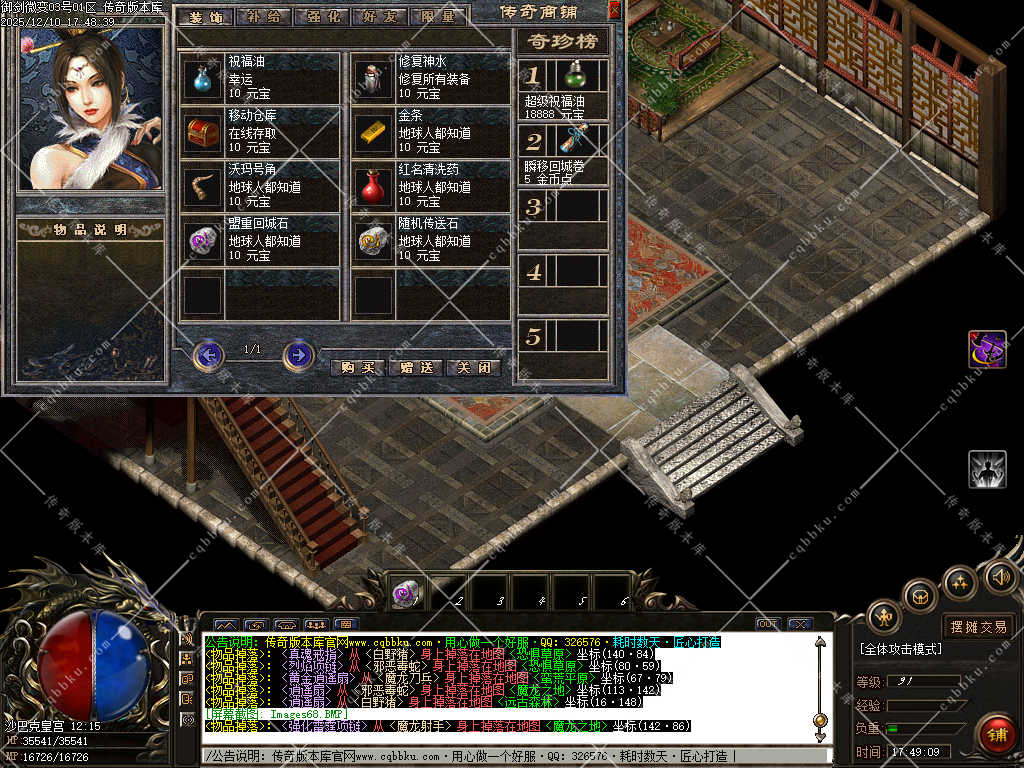This screenshot has height=768, width=1024.
Task: Open the 摆摊交易 stall trade button
Action: tap(978, 626)
